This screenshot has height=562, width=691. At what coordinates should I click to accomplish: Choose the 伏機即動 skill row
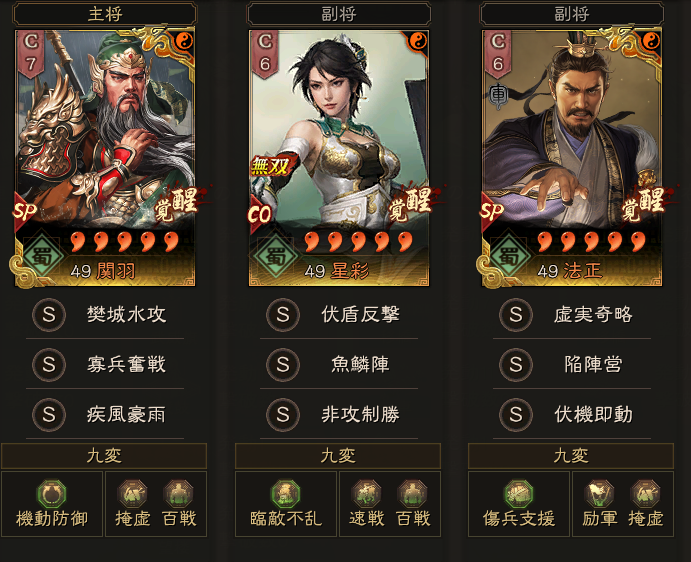(x=572, y=414)
